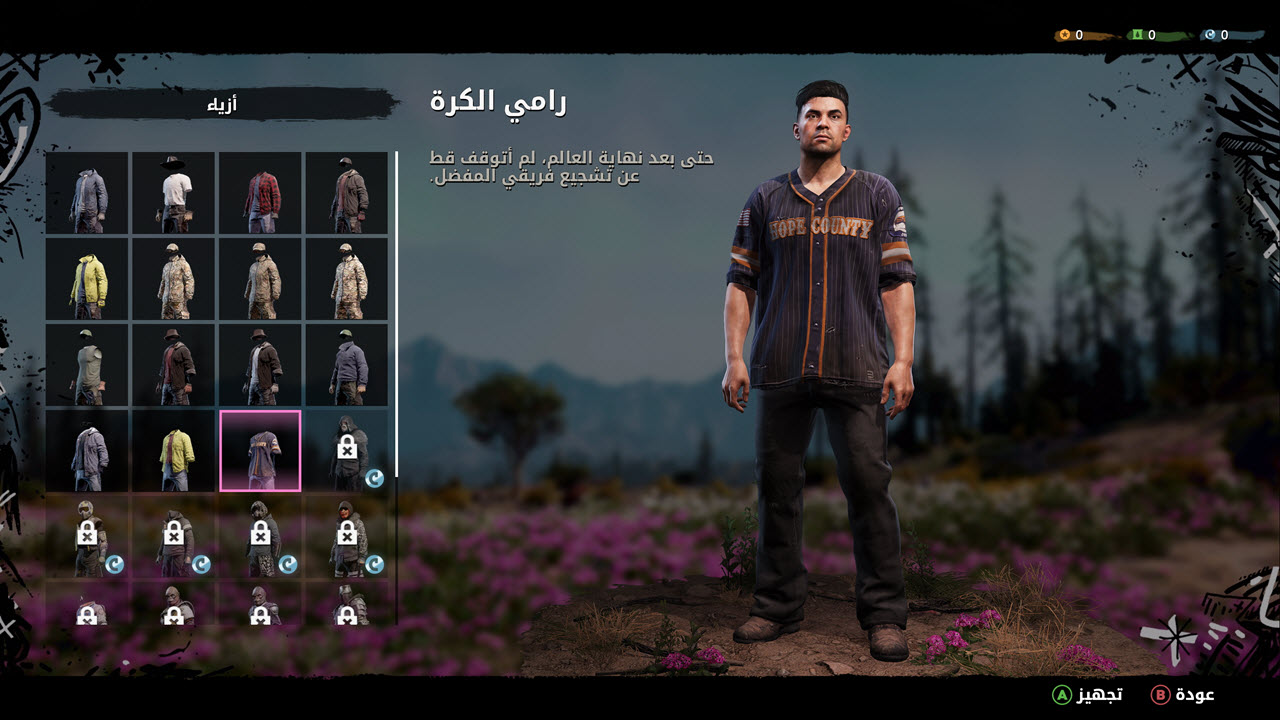Image resolution: width=1280 pixels, height=720 pixels.
Task: Select the olive sleeveless vest outfit
Action: pyautogui.click(x=87, y=365)
